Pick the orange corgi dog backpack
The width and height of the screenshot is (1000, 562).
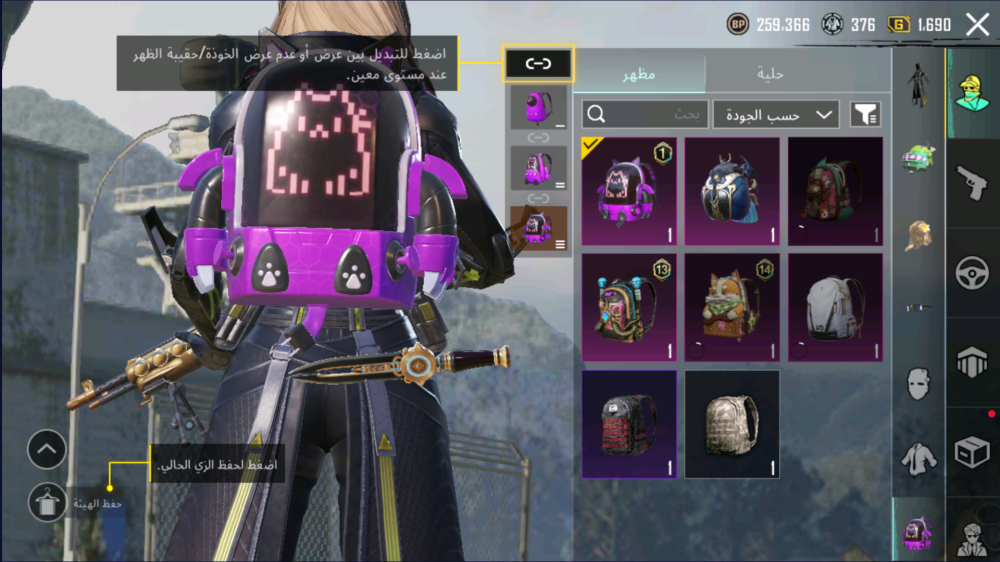tap(730, 307)
